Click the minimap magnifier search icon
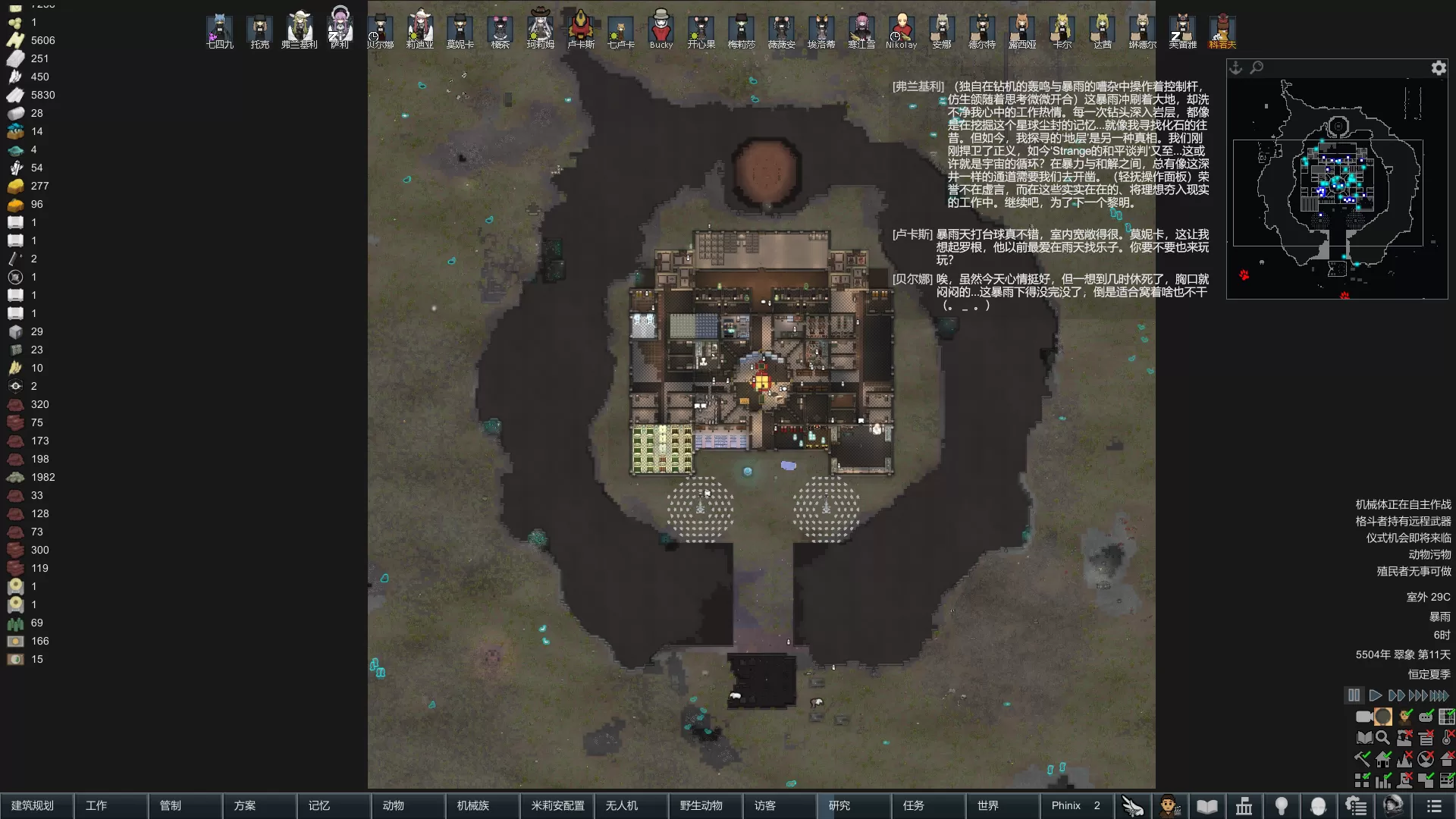The image size is (1456, 819). [x=1257, y=67]
